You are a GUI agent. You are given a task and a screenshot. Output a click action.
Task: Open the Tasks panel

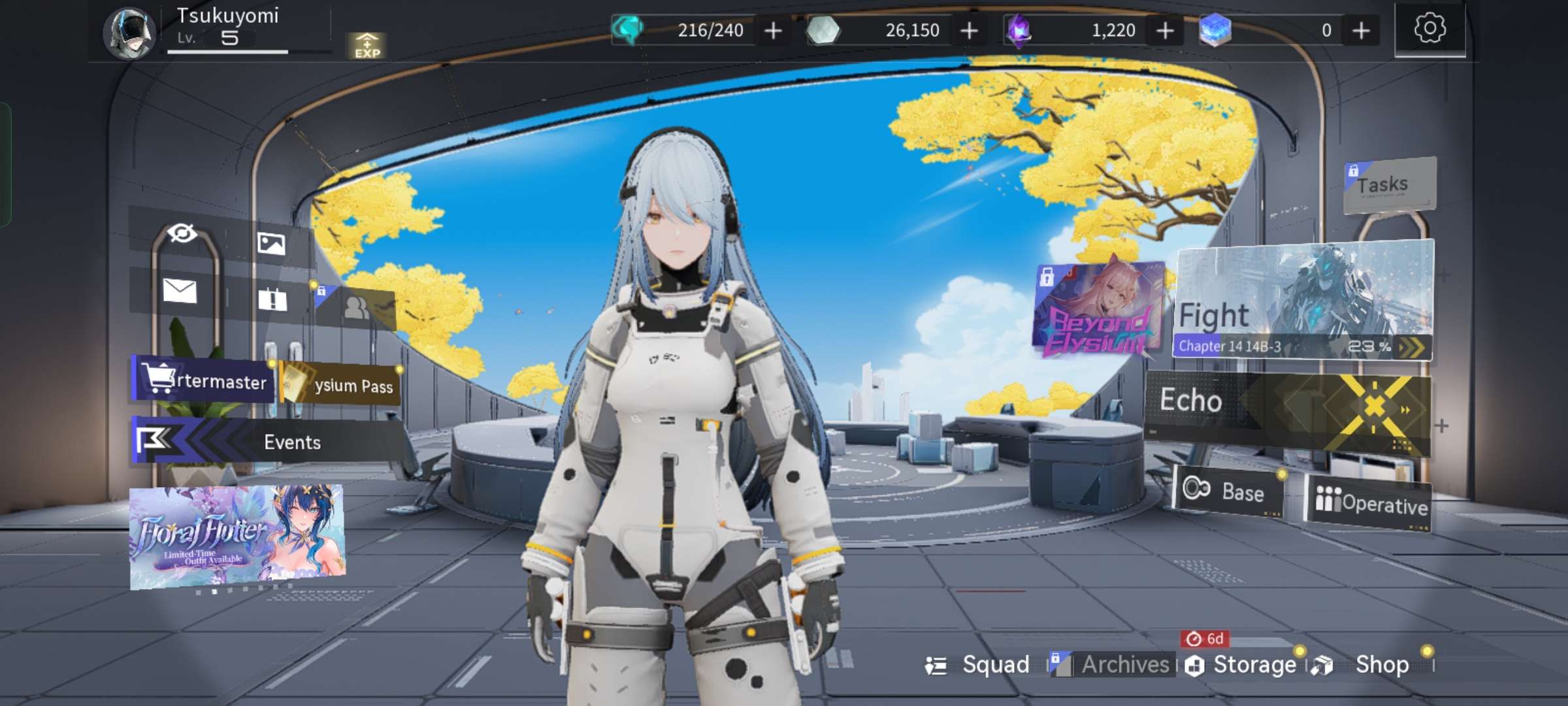(x=1388, y=185)
